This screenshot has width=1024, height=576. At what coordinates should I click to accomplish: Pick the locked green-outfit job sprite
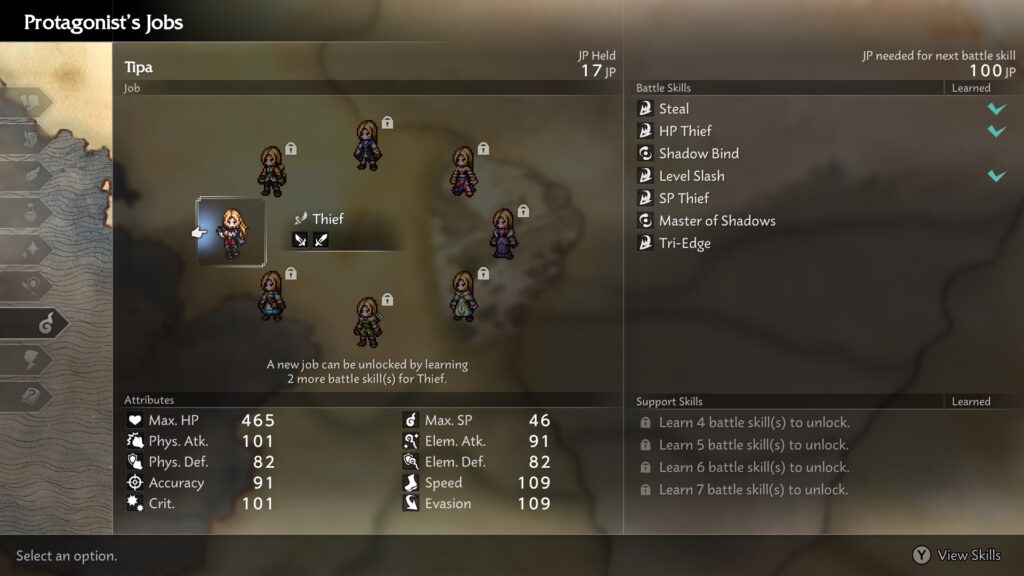[368, 321]
